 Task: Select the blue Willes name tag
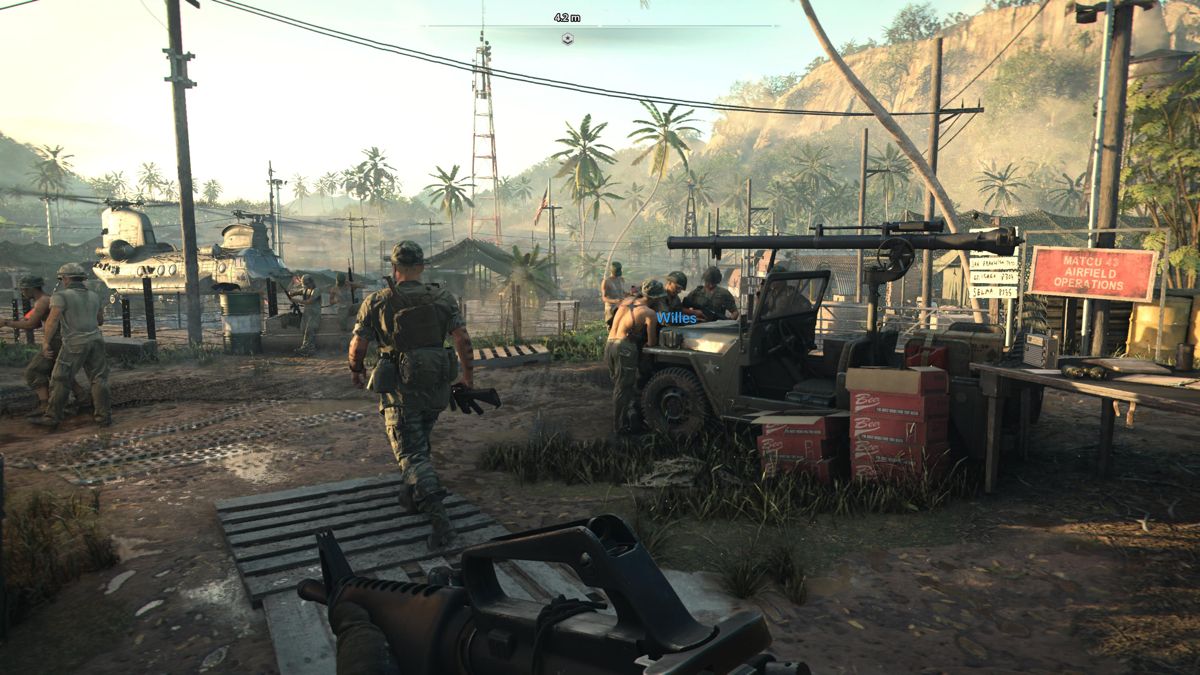(x=676, y=318)
